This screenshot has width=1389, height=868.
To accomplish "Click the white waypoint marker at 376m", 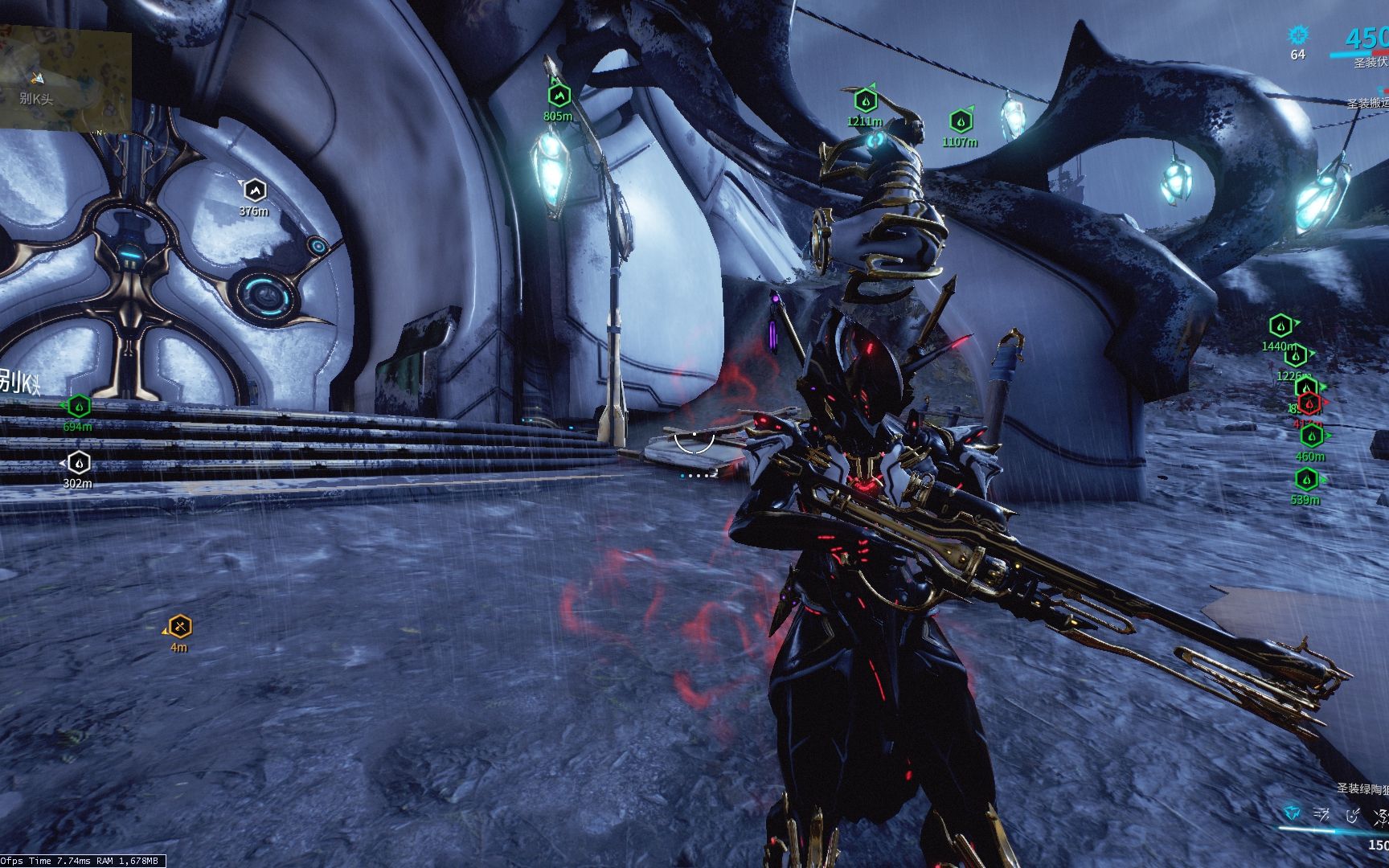I will [x=254, y=190].
